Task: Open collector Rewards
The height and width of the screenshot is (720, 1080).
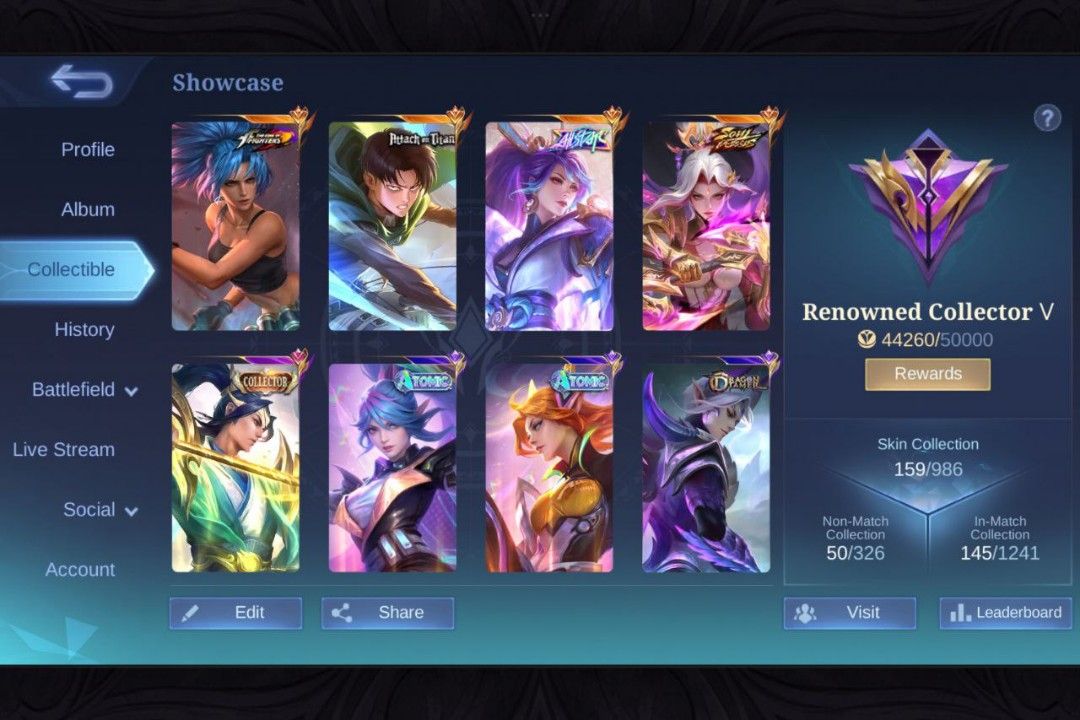Action: click(927, 374)
